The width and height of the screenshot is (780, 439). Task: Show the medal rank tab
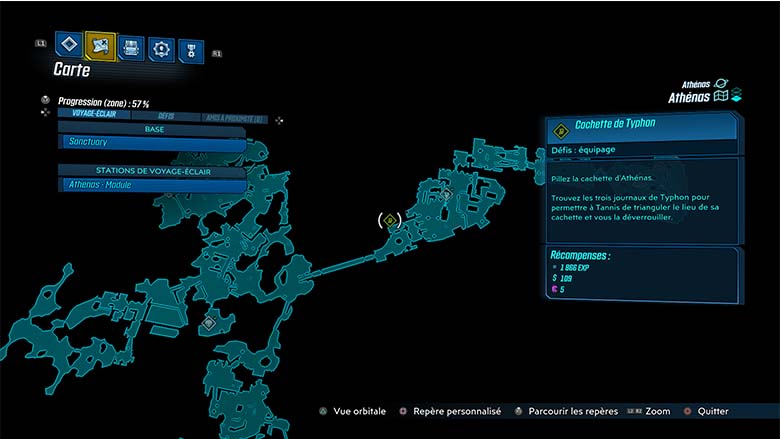190,50
